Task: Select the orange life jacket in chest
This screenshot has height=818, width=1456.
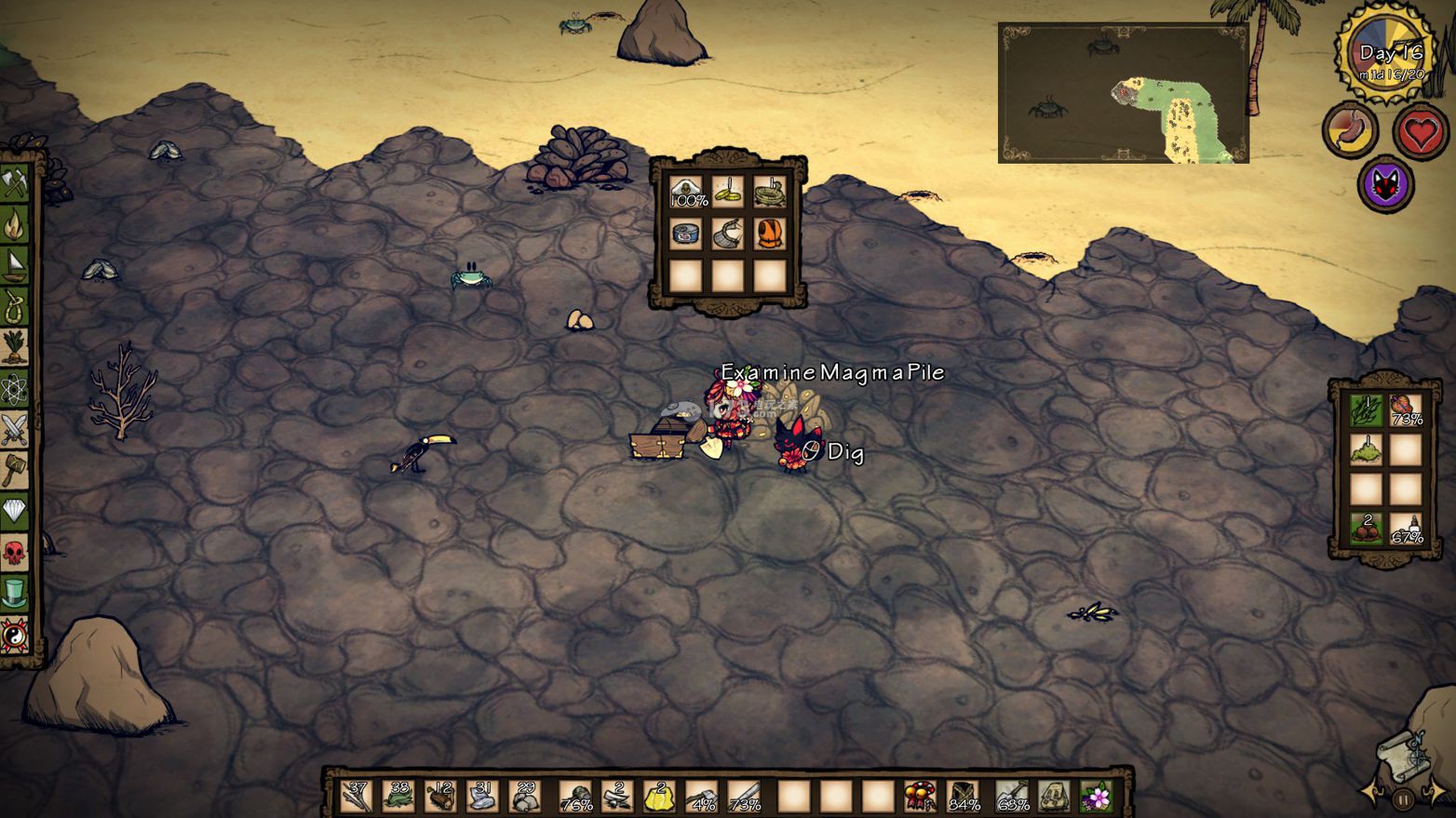Action: point(769,234)
